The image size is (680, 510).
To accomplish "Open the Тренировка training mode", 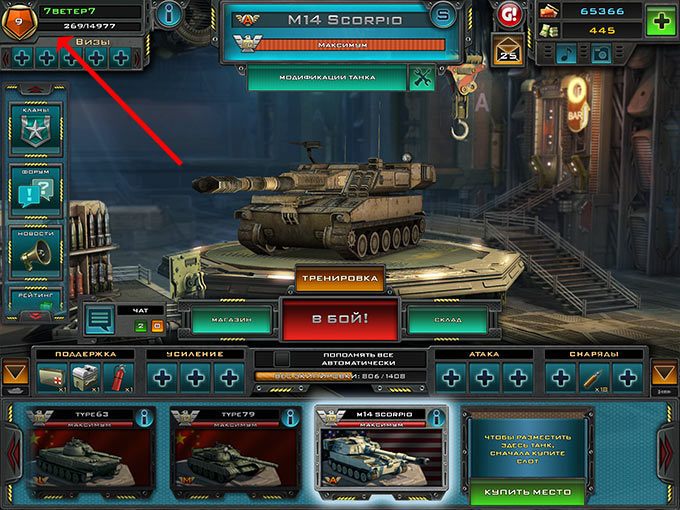I will tap(340, 278).
